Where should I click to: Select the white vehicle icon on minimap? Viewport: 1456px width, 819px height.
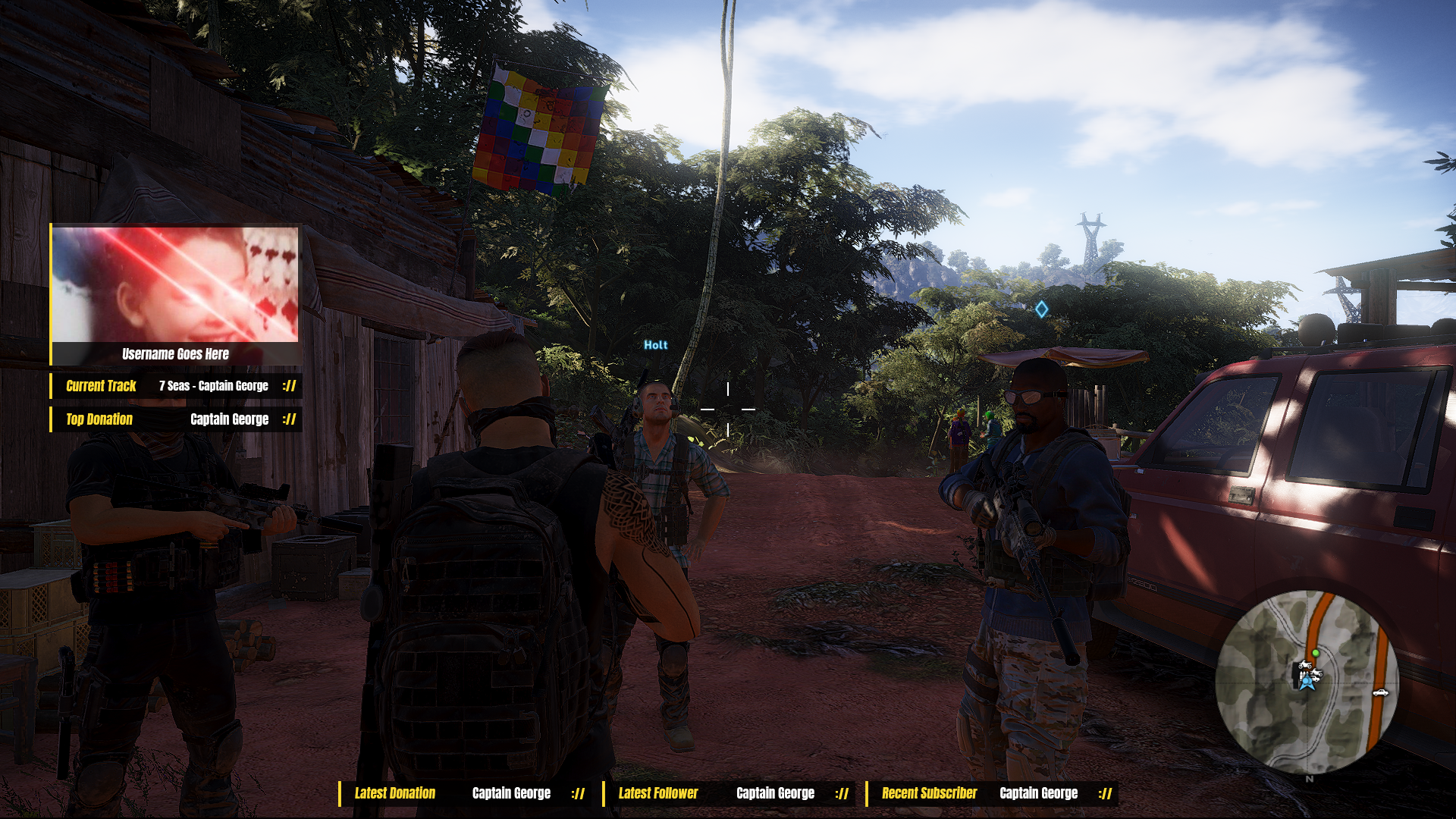tap(1379, 692)
